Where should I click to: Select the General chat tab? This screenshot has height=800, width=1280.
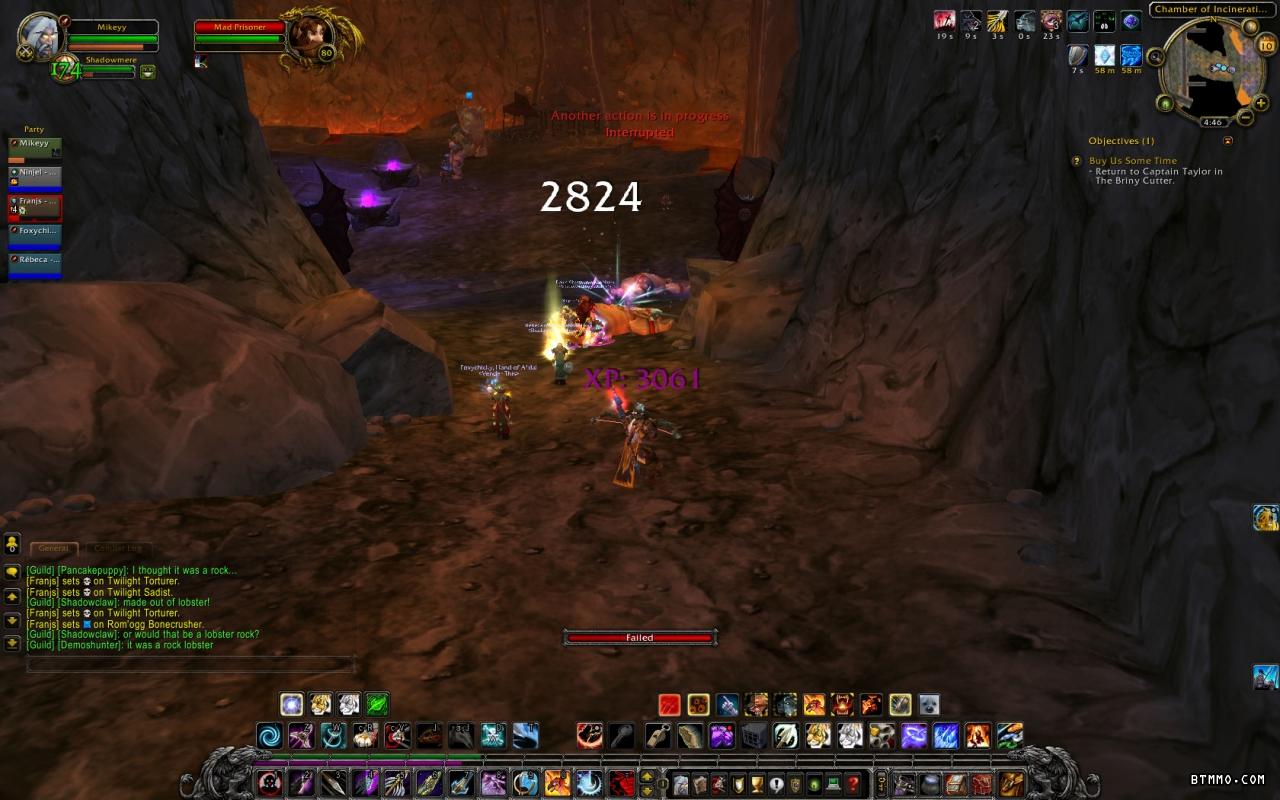[x=54, y=548]
